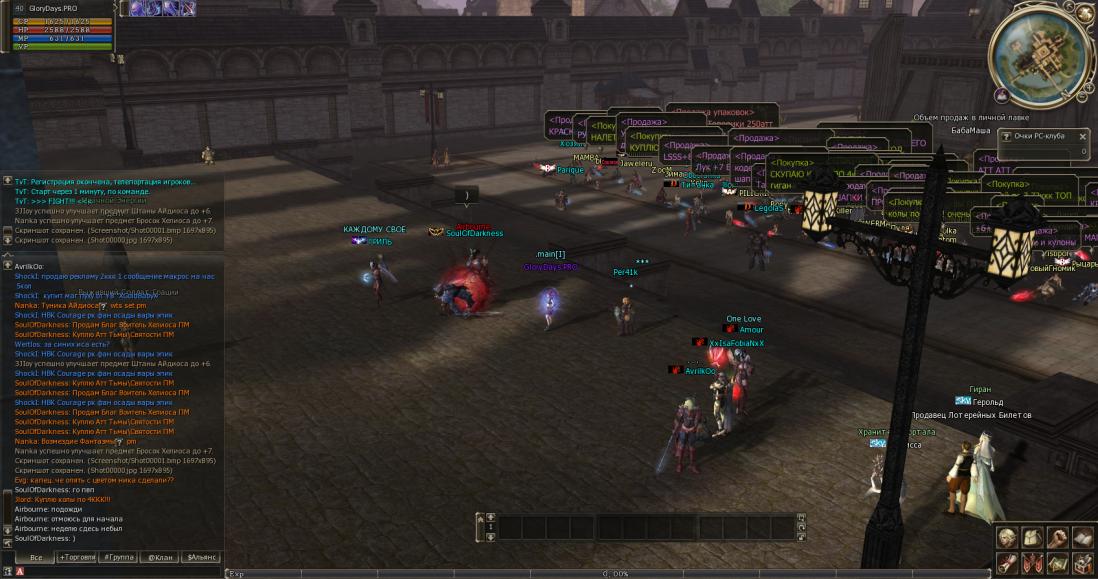Open the $Альянс alliance chat tab
Image resolution: width=1098 pixels, height=579 pixels.
[200, 557]
